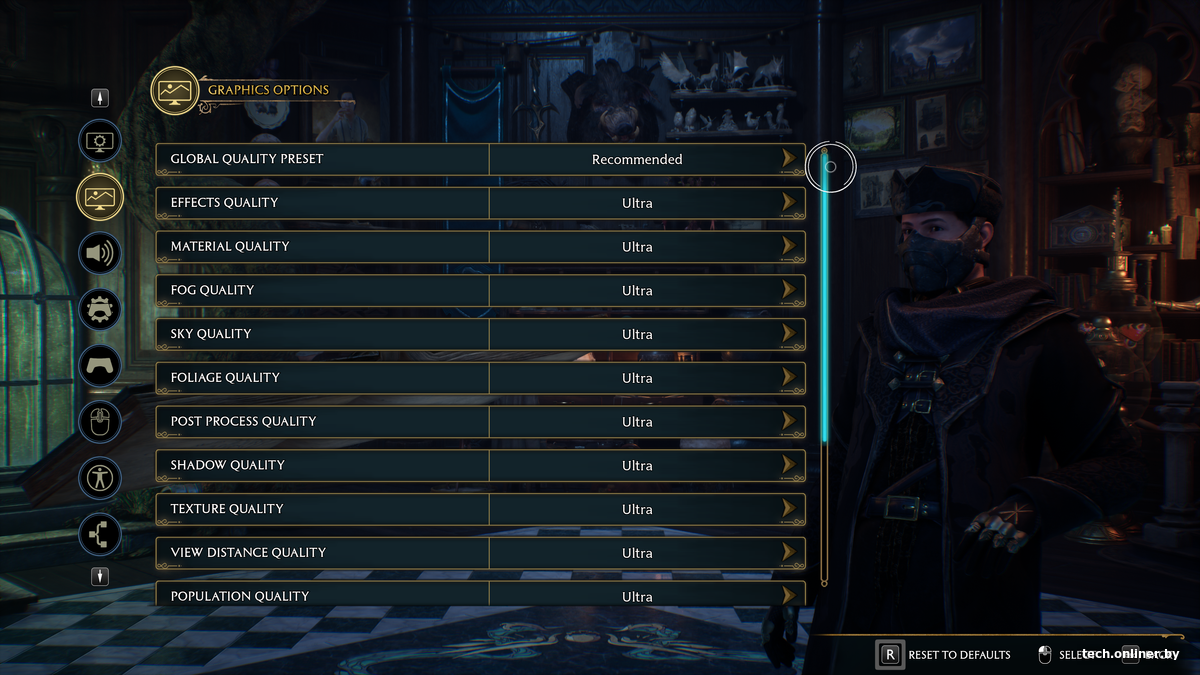Cycle Sky Quality to next value
Image resolution: width=1200 pixels, height=675 pixels.
pyautogui.click(x=790, y=334)
